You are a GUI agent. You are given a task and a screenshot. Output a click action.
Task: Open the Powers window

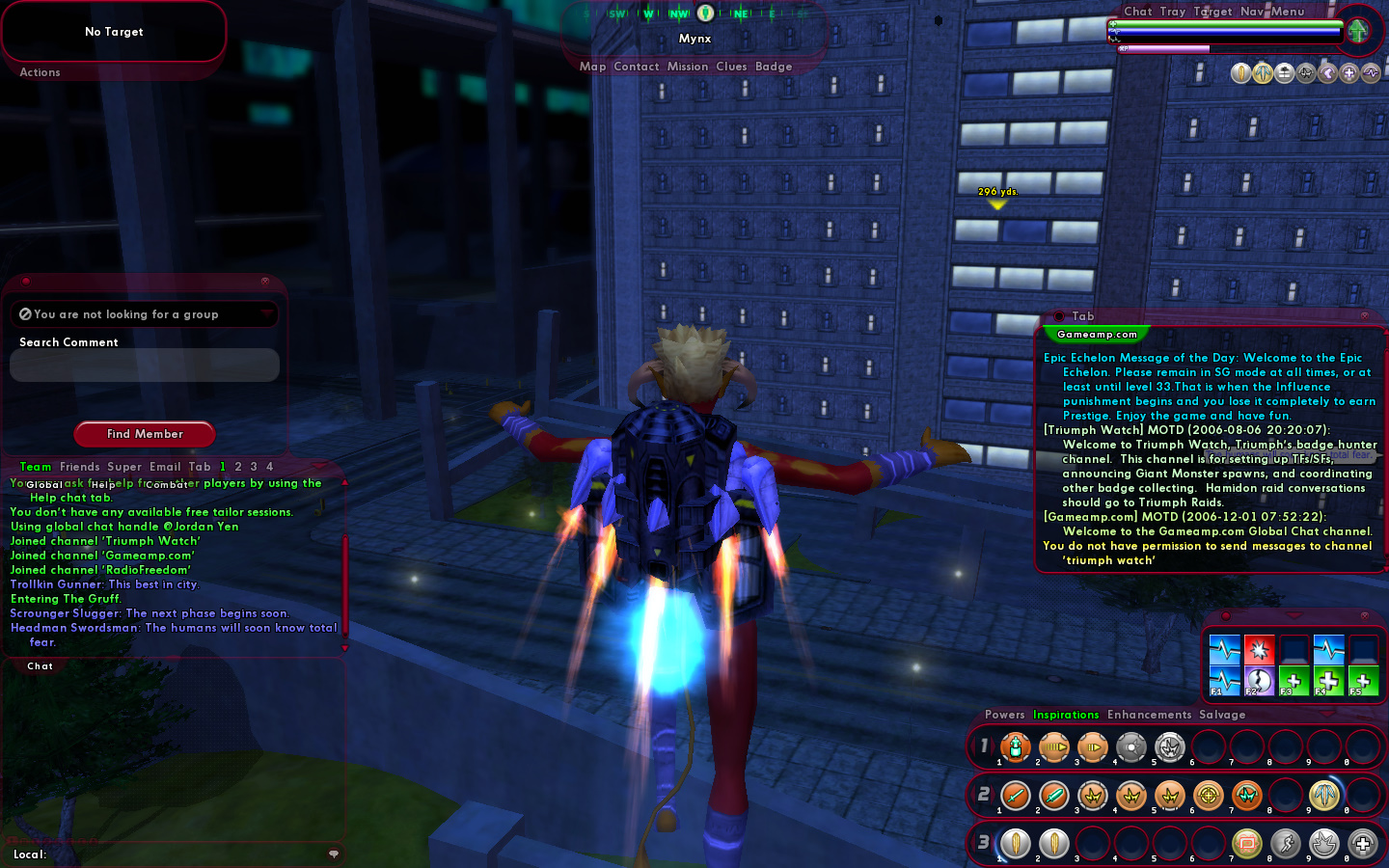click(x=1004, y=715)
